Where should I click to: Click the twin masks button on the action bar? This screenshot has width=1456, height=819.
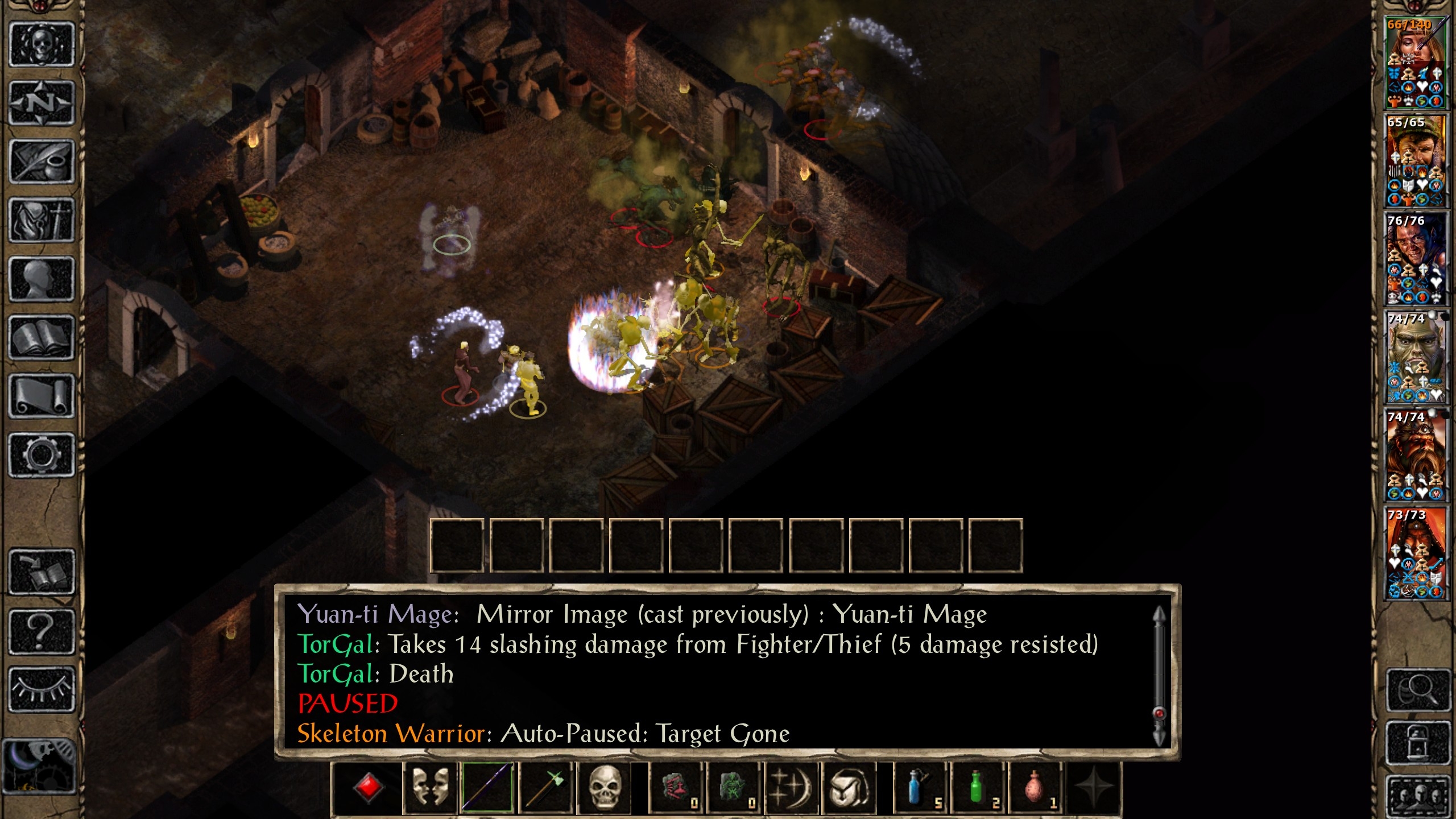(429, 787)
